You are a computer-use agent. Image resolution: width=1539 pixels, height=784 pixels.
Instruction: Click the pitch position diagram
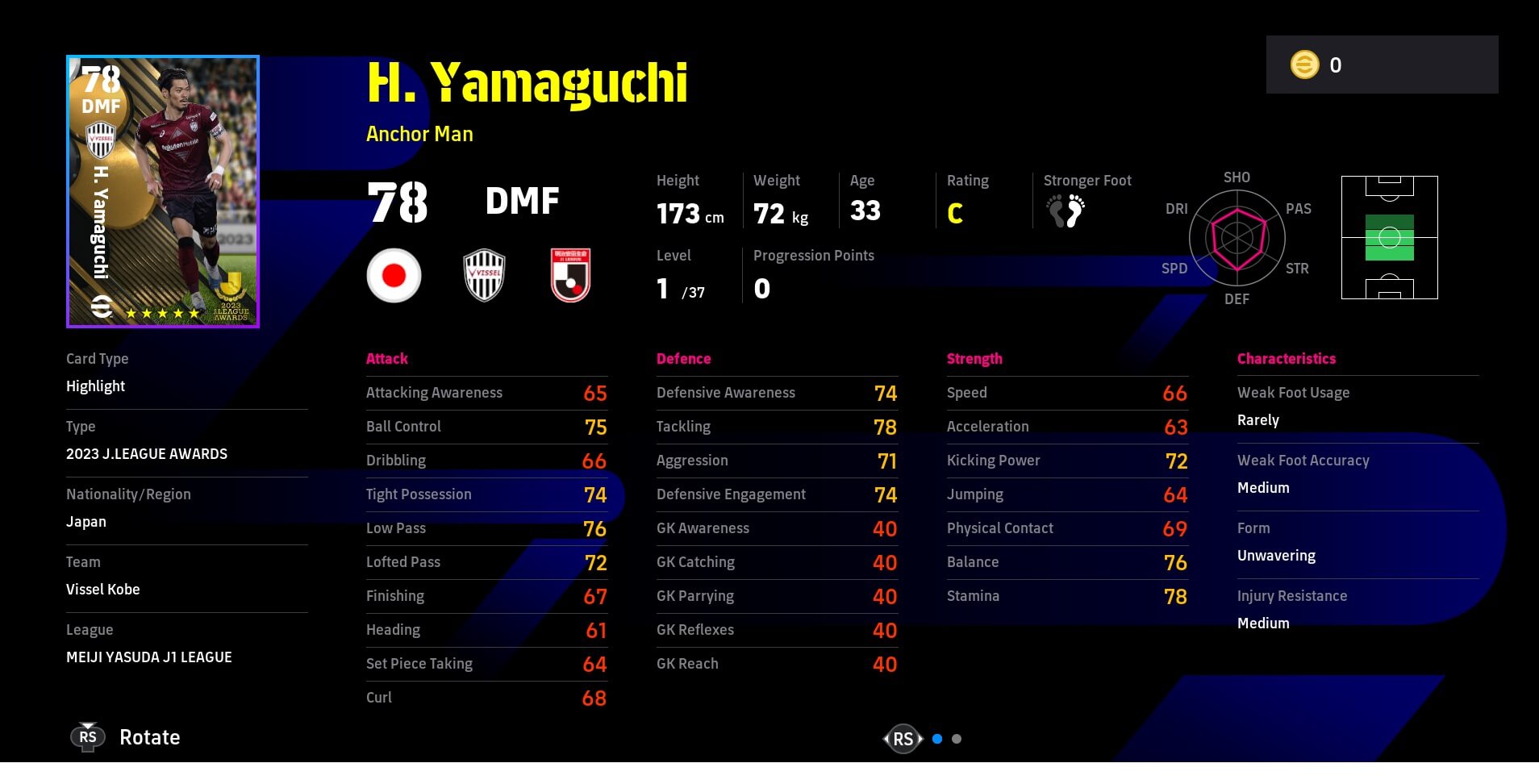(1389, 238)
